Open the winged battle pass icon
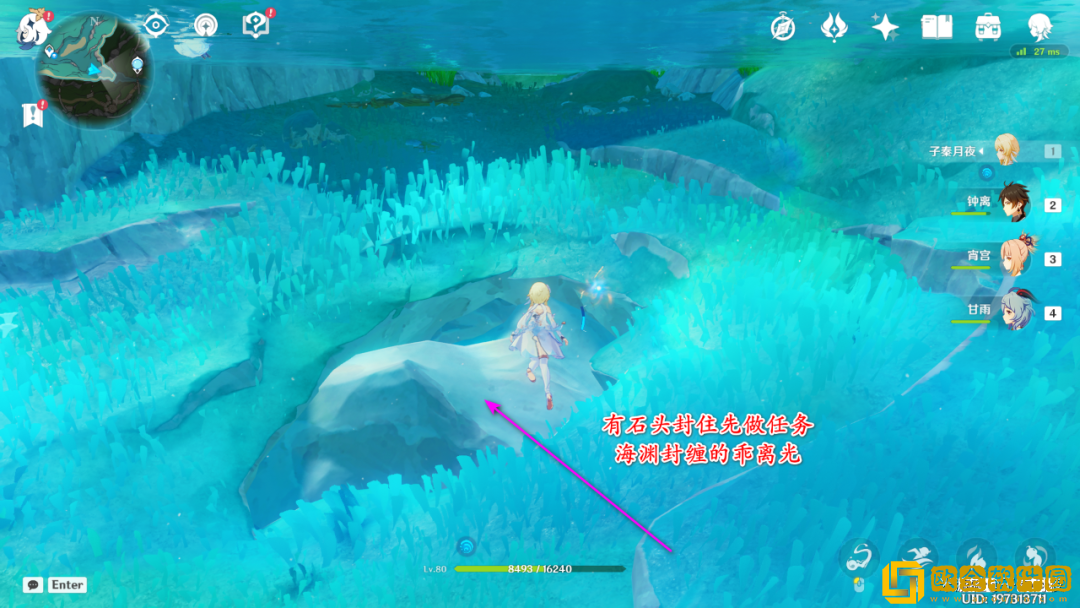The image size is (1080, 608). click(834, 28)
